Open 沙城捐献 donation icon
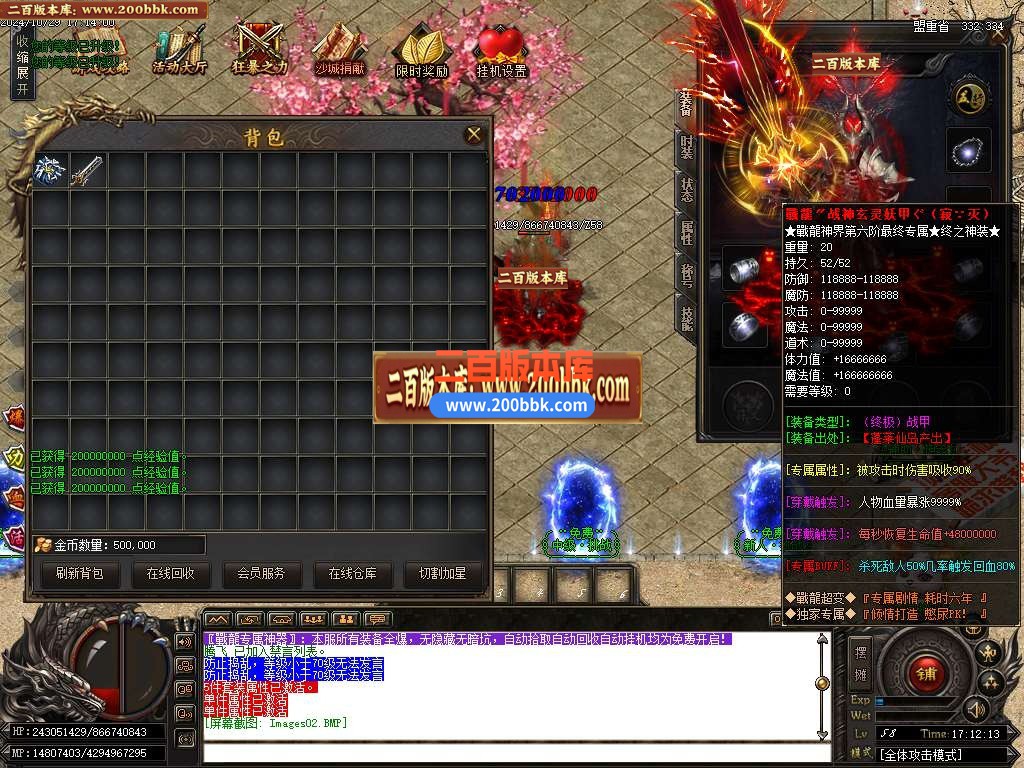This screenshot has width=1024, height=768. pyautogui.click(x=340, y=50)
